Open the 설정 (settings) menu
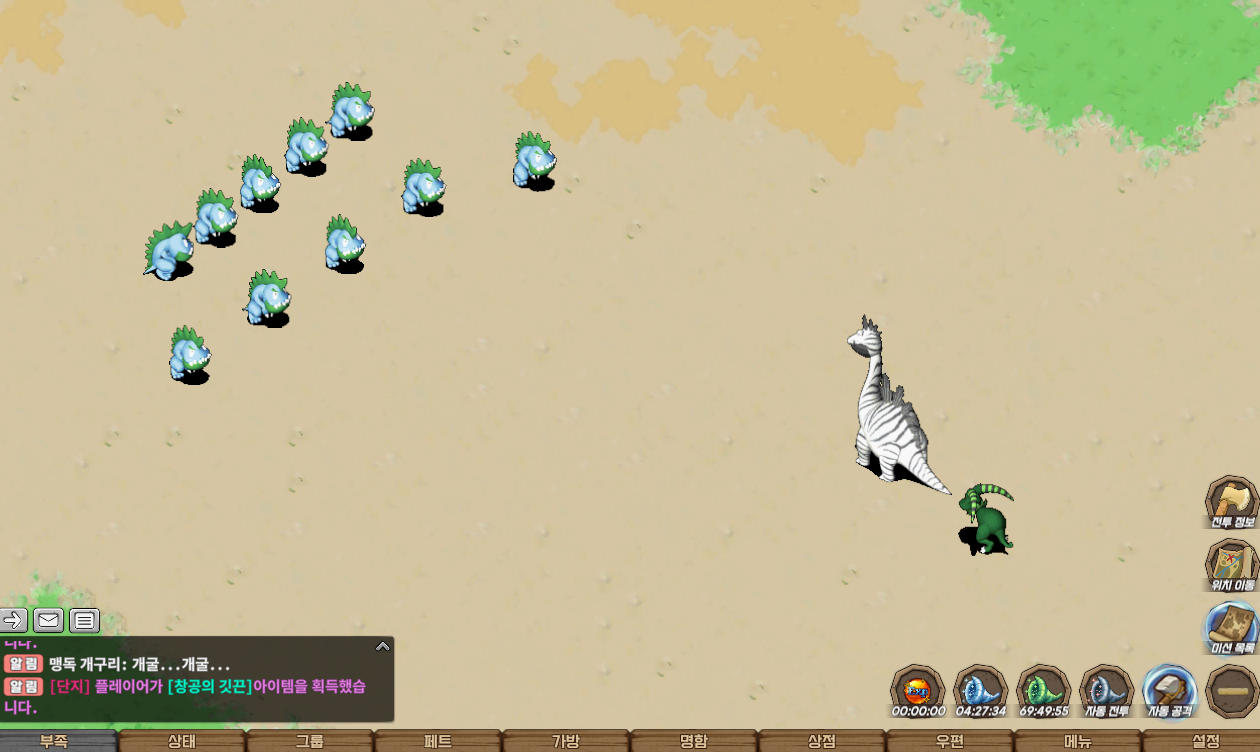 (1206, 741)
